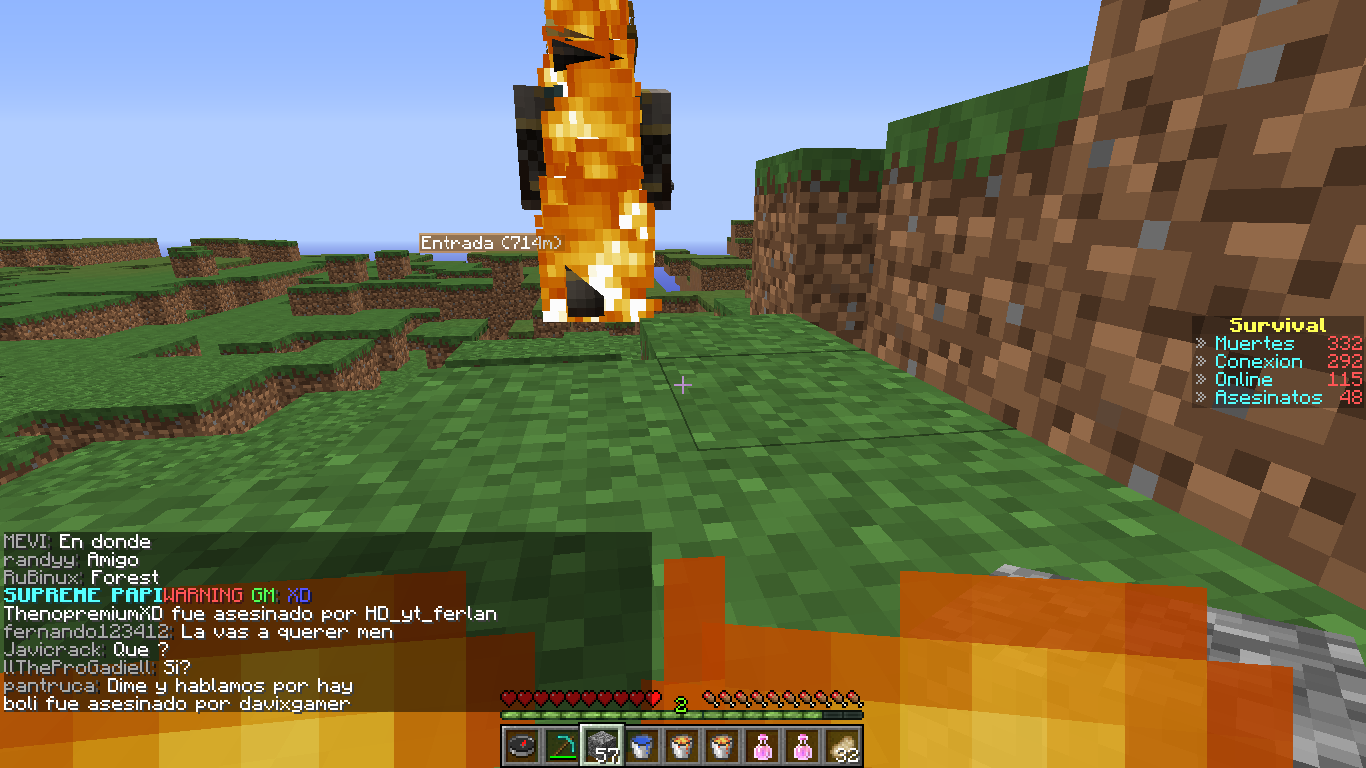This screenshot has height=768, width=1366.
Task: Pick the tan item stack of 32
Action: pos(842,745)
